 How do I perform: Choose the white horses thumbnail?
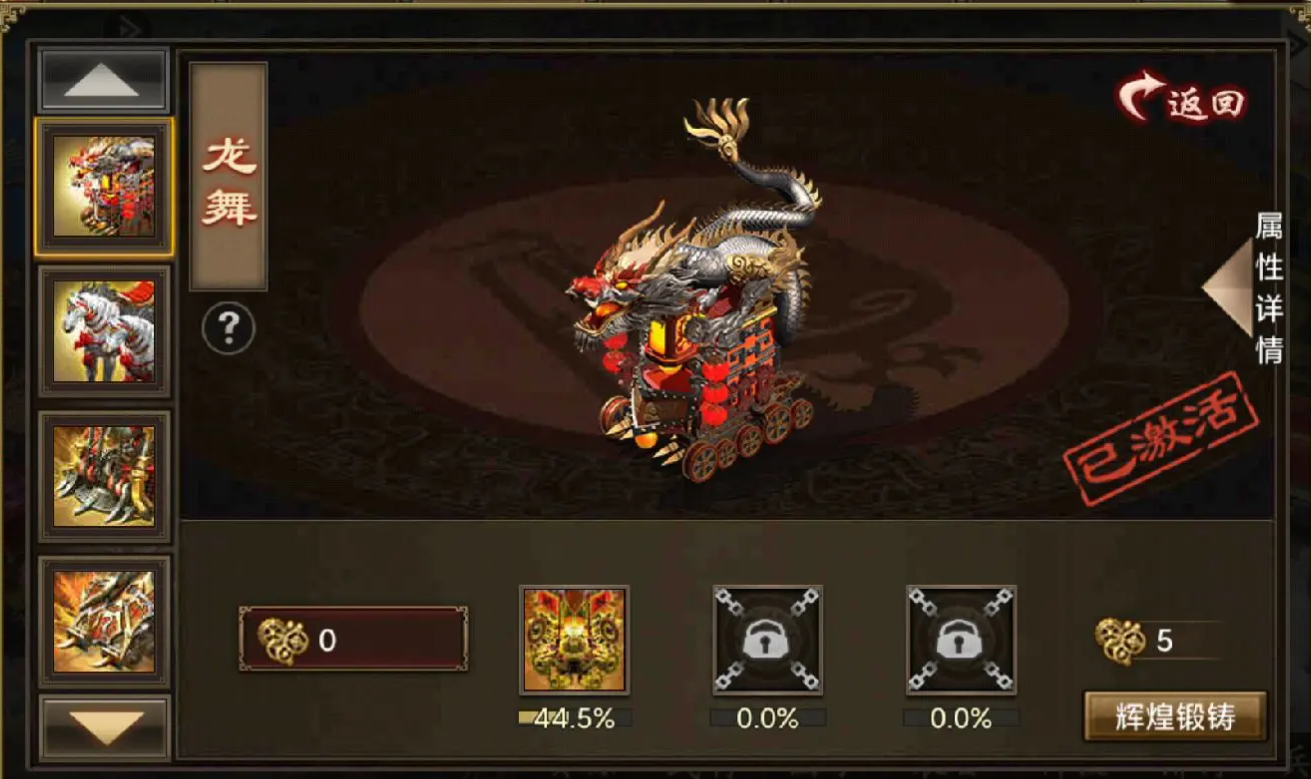(104, 331)
